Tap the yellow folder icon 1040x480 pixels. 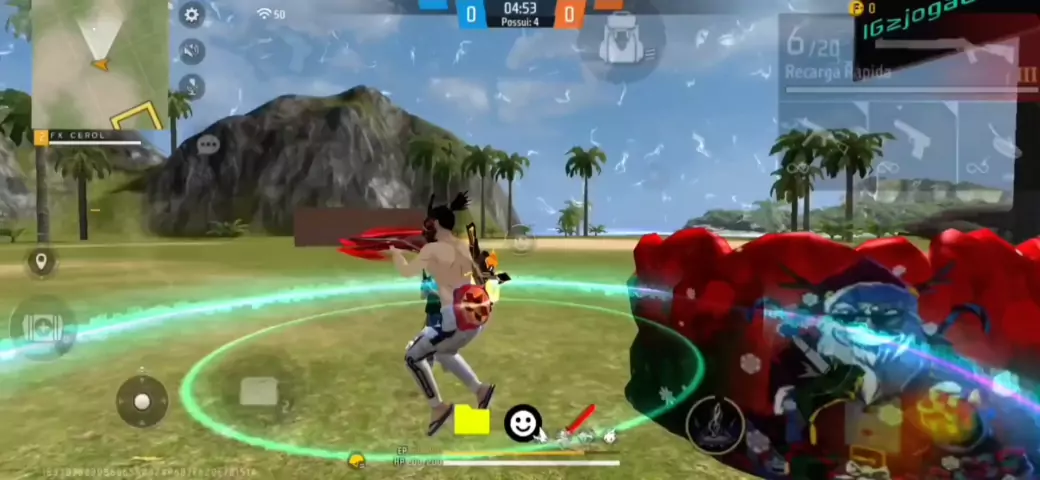coord(472,421)
